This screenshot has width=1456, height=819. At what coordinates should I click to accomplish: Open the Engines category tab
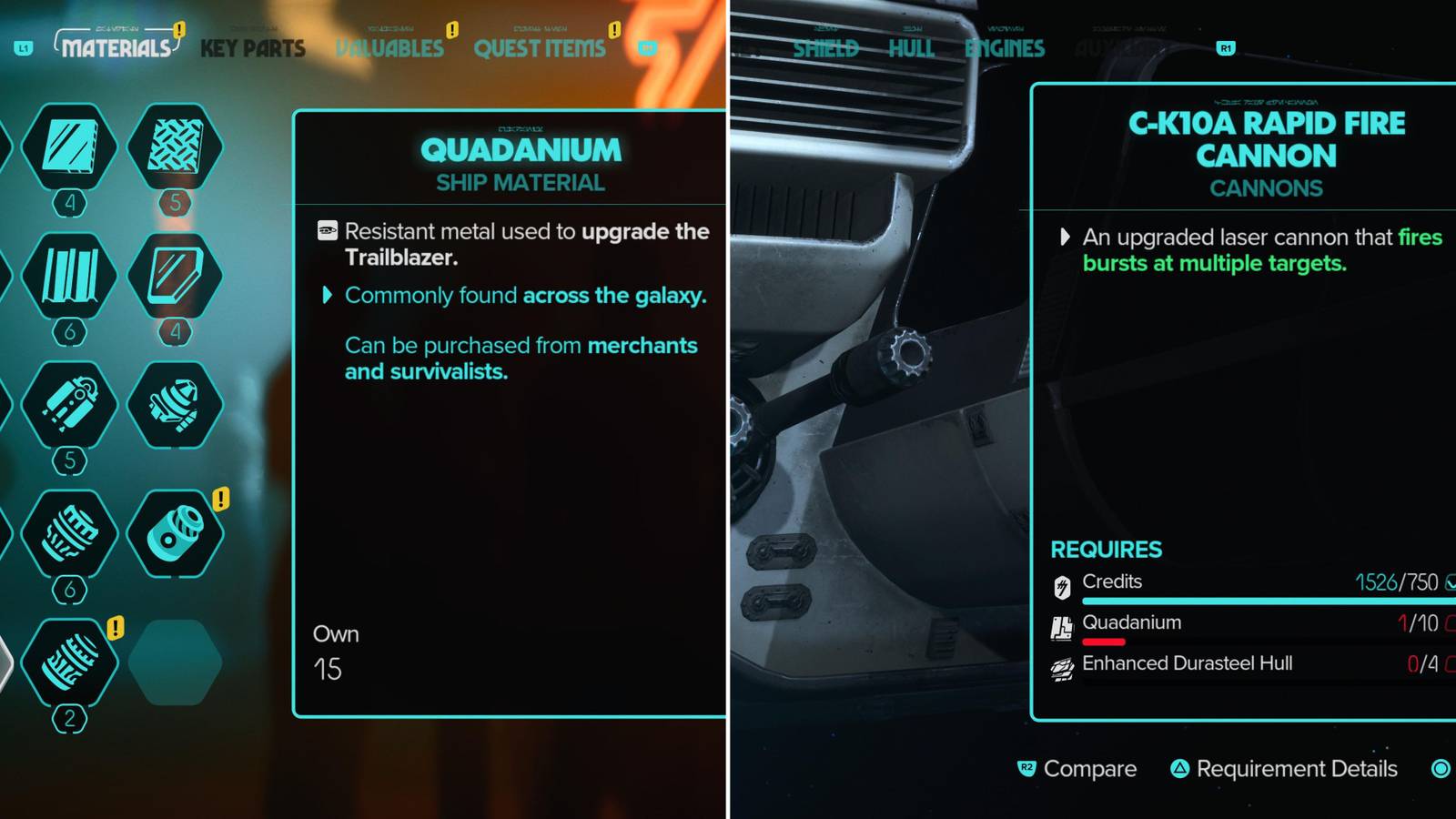coord(1005,49)
